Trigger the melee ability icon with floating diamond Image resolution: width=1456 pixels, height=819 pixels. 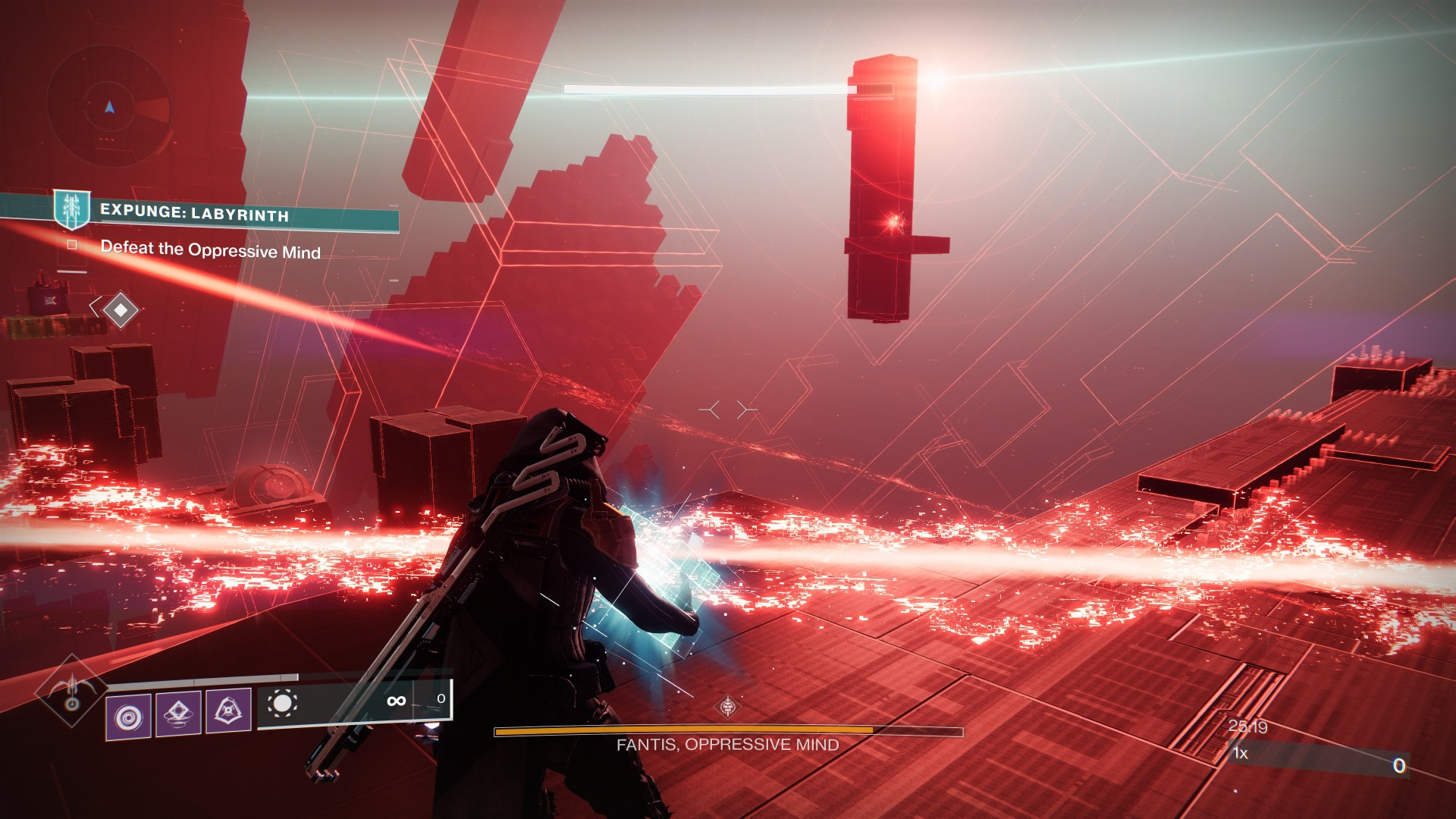[x=178, y=714]
